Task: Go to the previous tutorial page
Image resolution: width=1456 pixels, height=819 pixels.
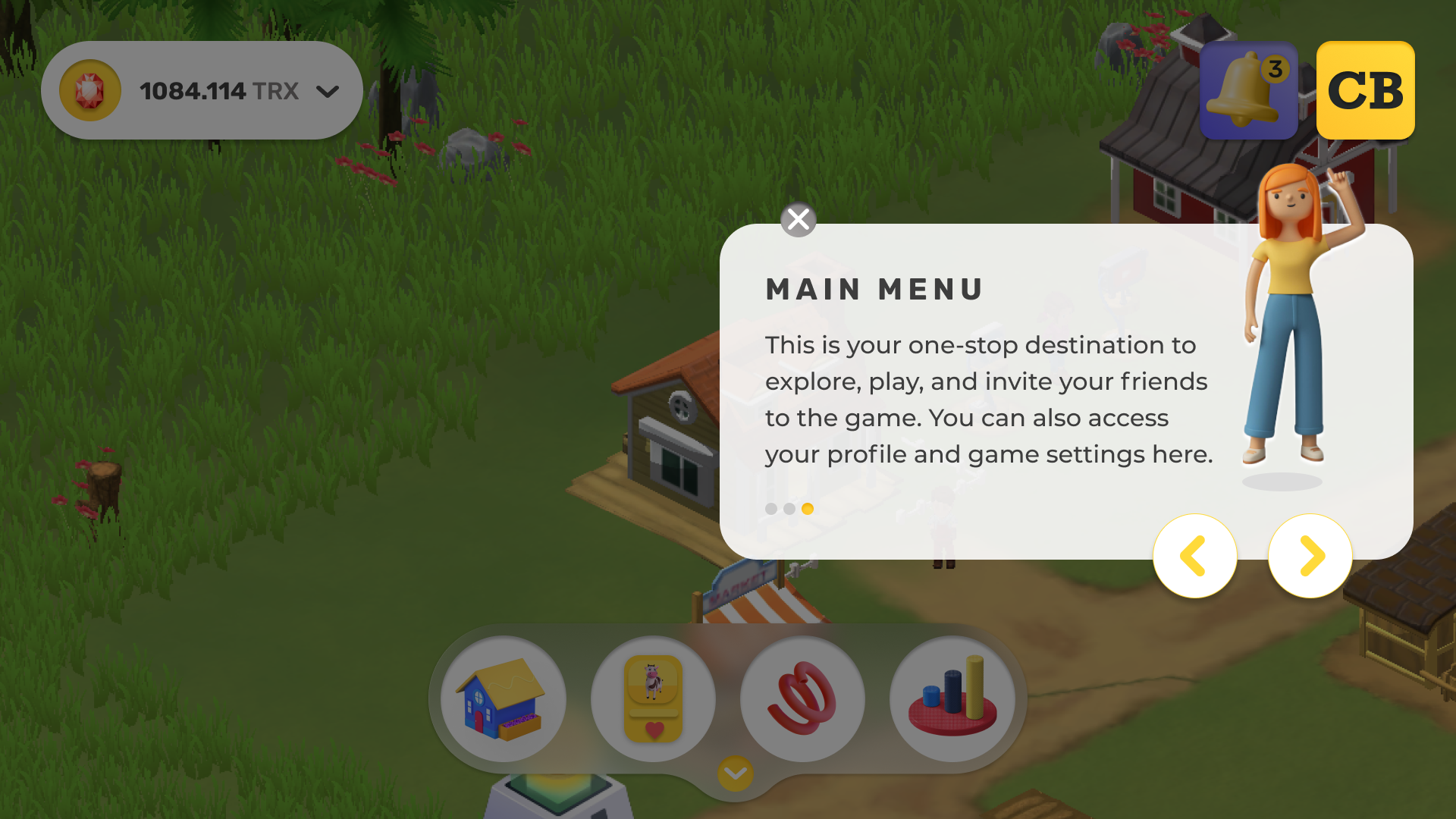Action: [1194, 556]
